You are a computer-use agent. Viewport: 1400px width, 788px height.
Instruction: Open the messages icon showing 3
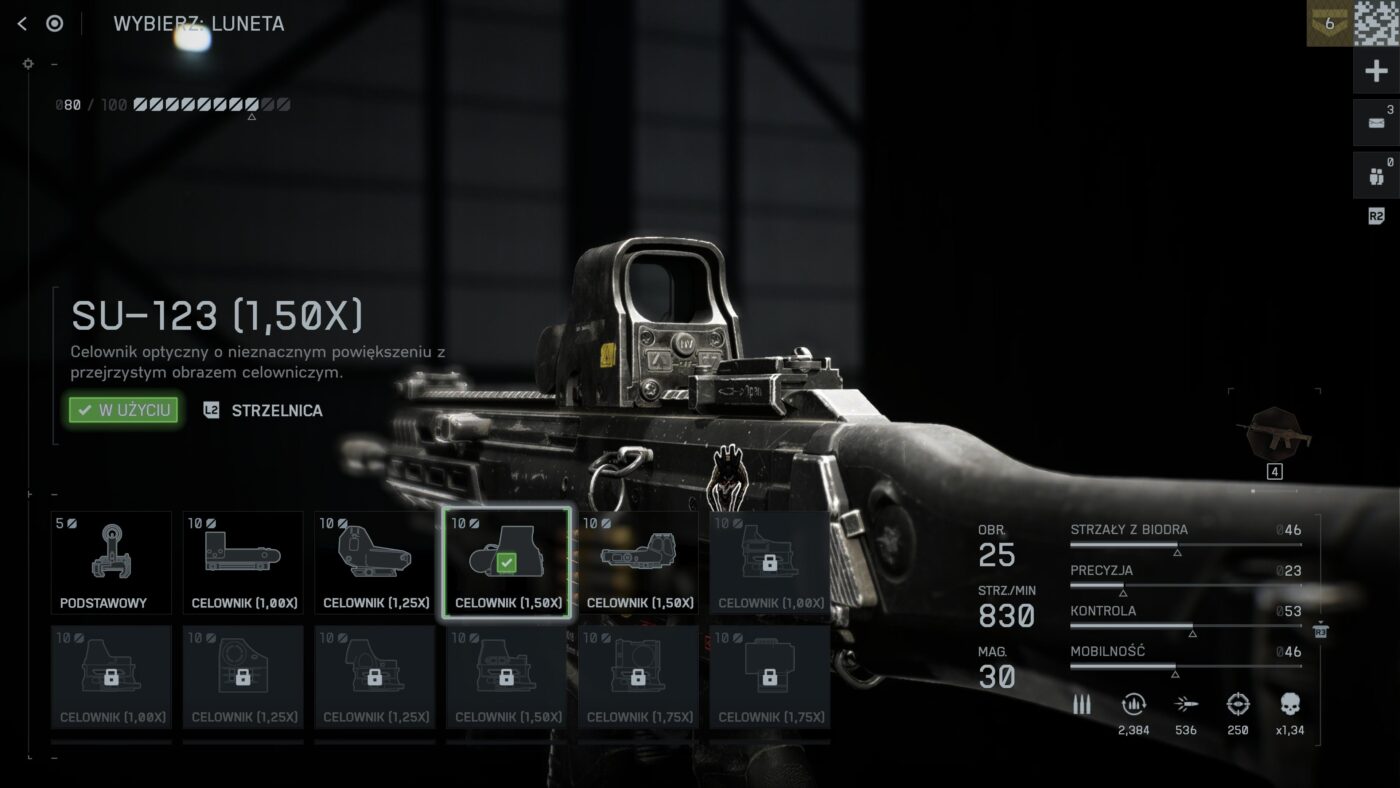[x=1376, y=122]
